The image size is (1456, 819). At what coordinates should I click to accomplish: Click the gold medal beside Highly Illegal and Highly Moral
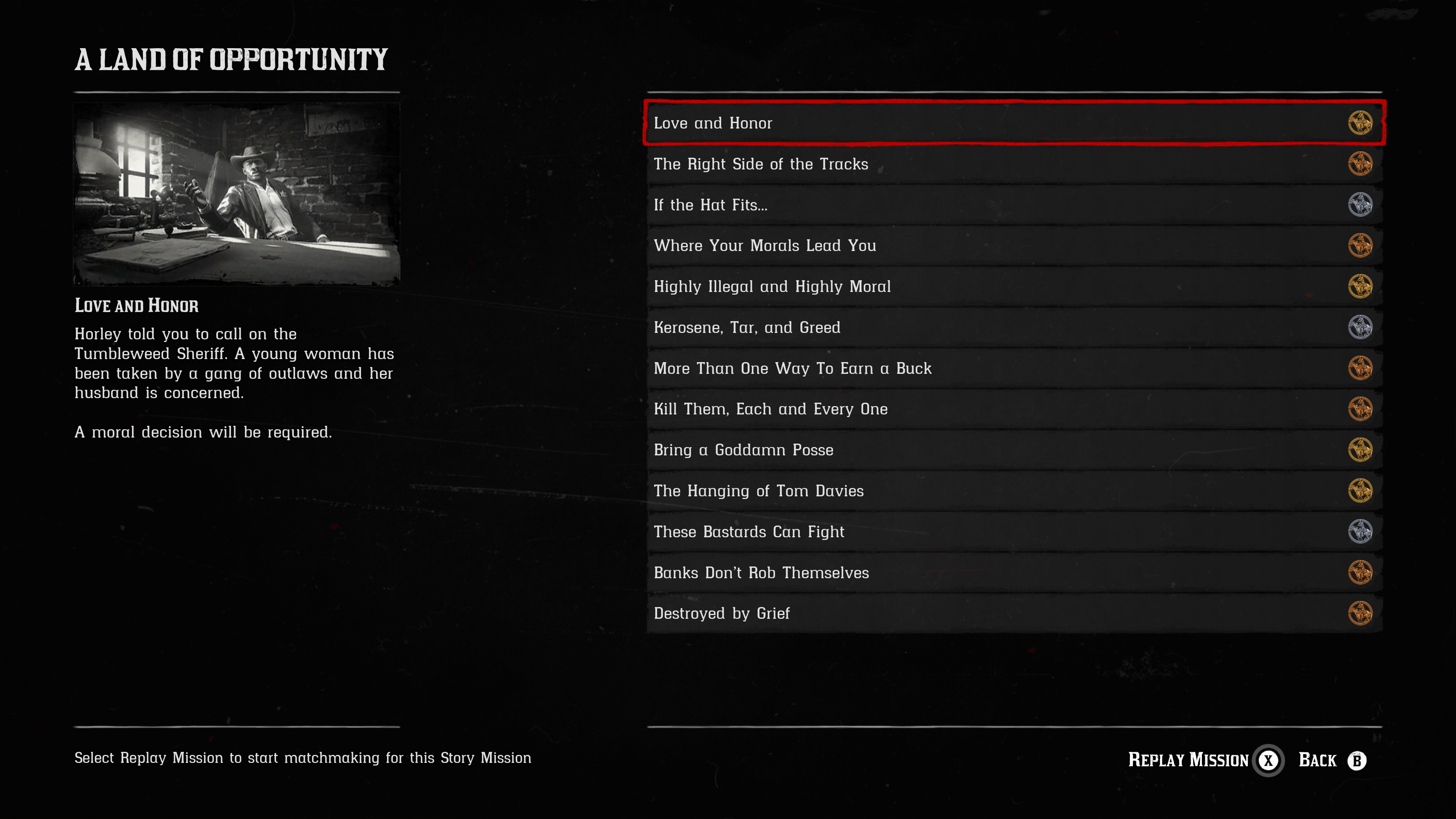(x=1360, y=287)
